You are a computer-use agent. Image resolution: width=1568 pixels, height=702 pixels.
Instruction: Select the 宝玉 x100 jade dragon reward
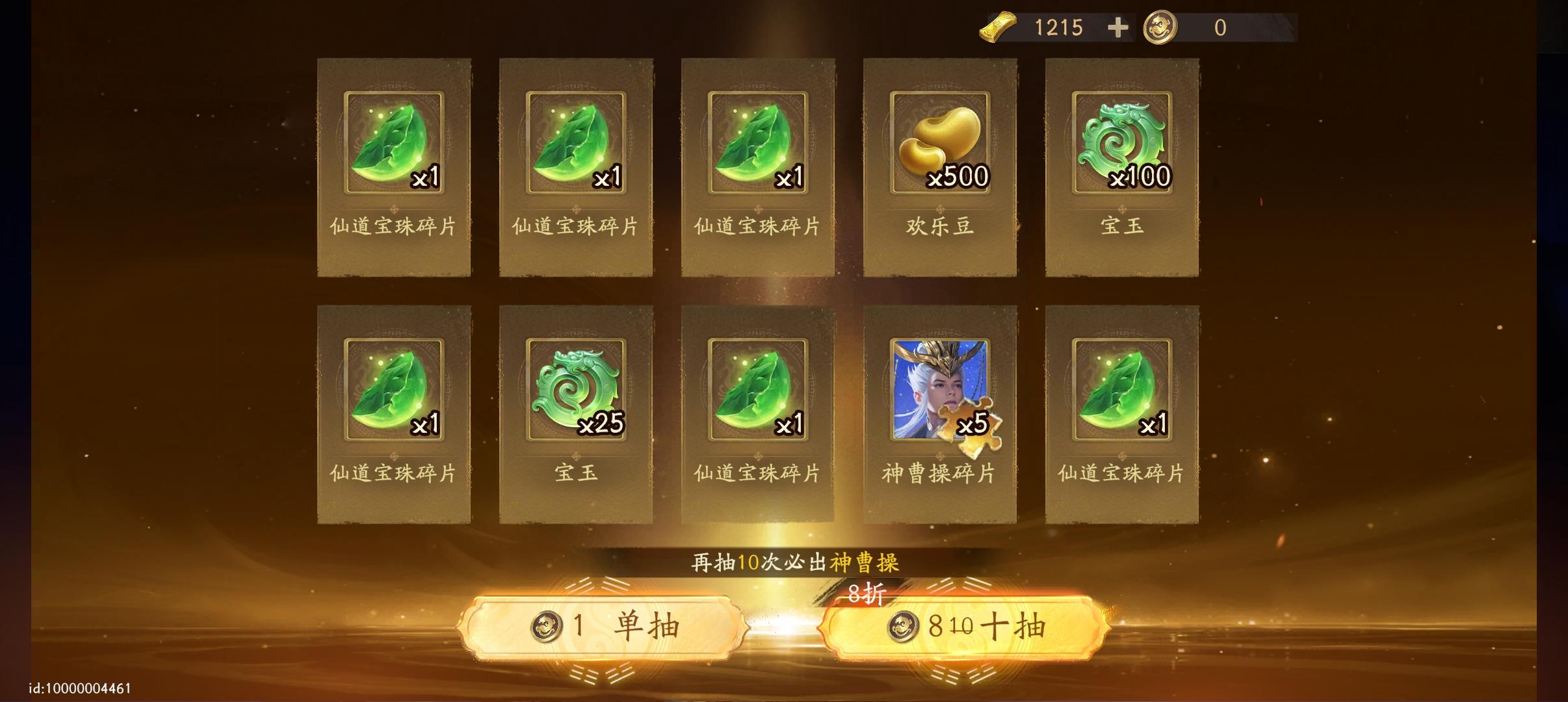pyautogui.click(x=1122, y=165)
